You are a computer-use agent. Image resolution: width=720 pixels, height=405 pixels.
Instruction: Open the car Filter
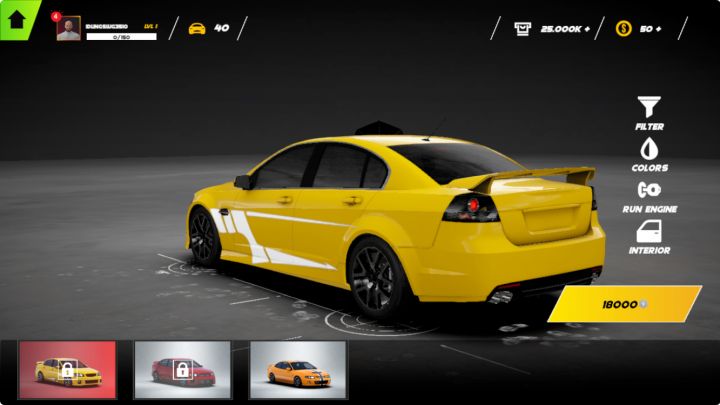pyautogui.click(x=649, y=112)
